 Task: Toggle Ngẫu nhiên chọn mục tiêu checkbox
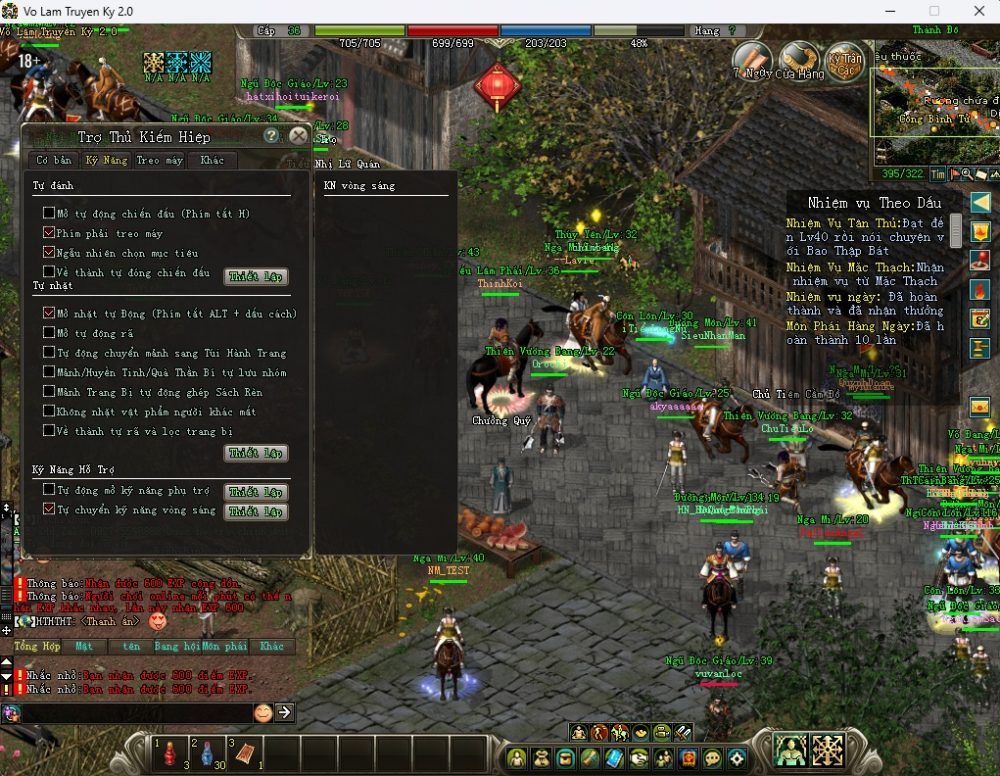pos(49,252)
